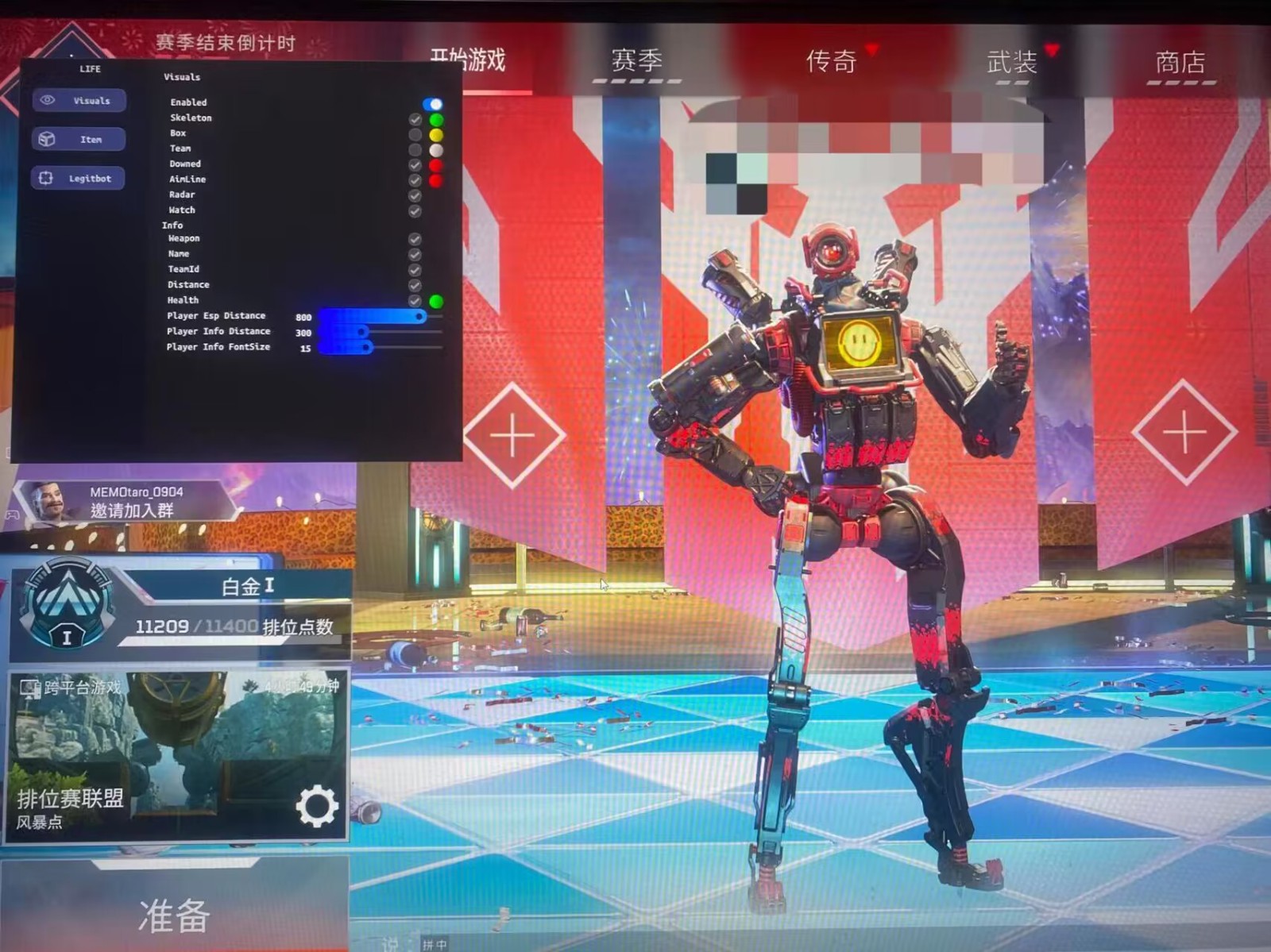This screenshot has width=1271, height=952.
Task: Open the 传奇 legends dropdown arrow
Action: [873, 49]
